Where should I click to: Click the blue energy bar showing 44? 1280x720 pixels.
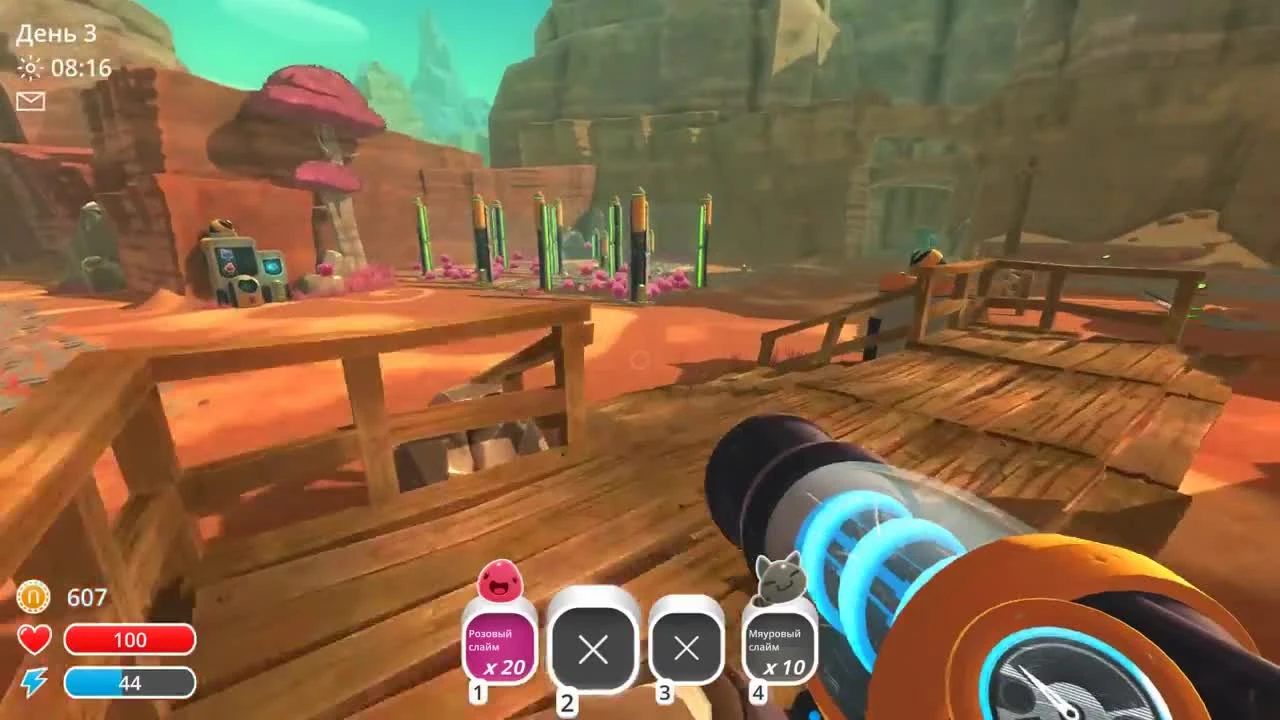[x=131, y=683]
